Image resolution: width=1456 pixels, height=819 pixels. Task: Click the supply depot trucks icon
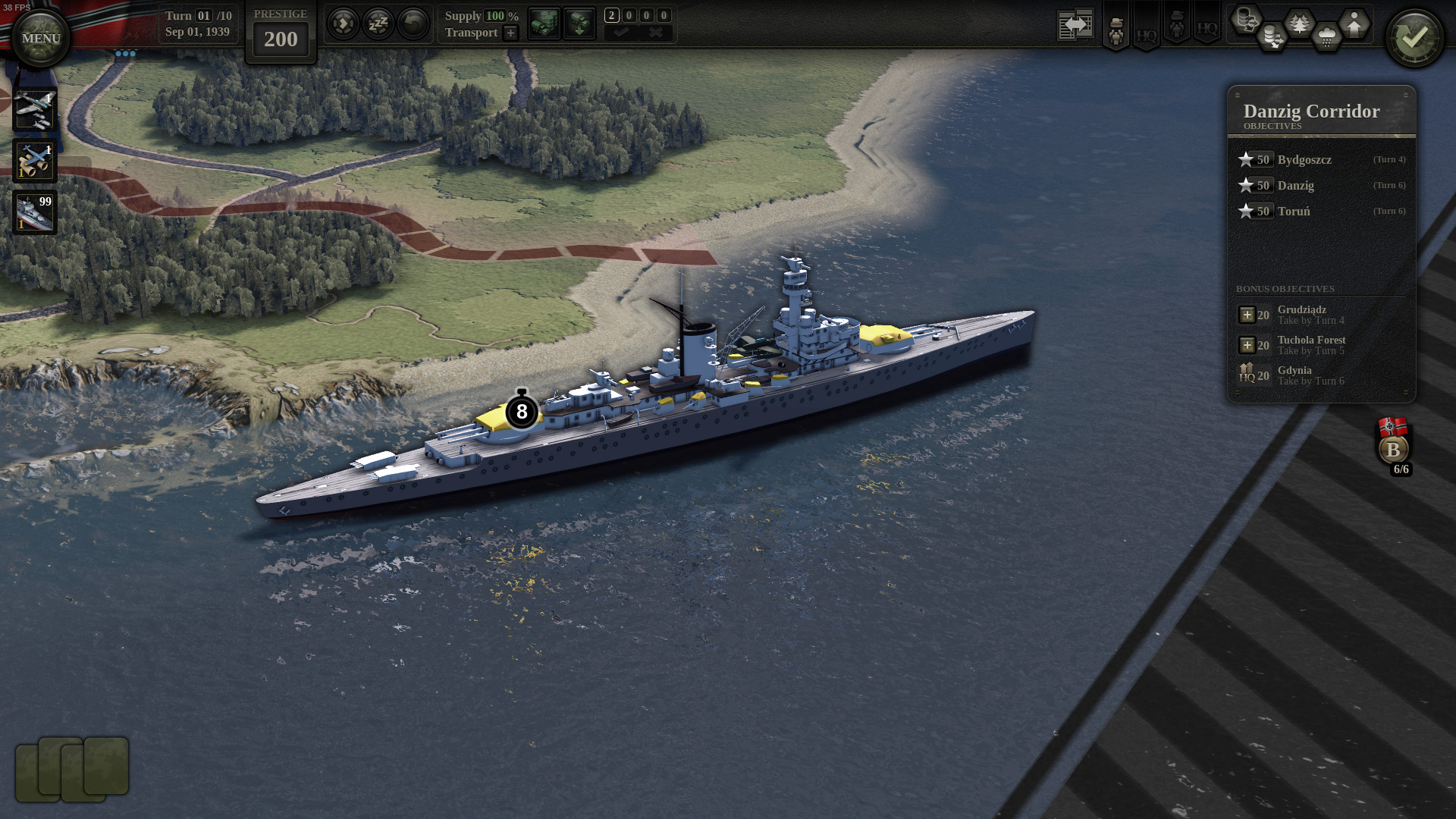(544, 23)
